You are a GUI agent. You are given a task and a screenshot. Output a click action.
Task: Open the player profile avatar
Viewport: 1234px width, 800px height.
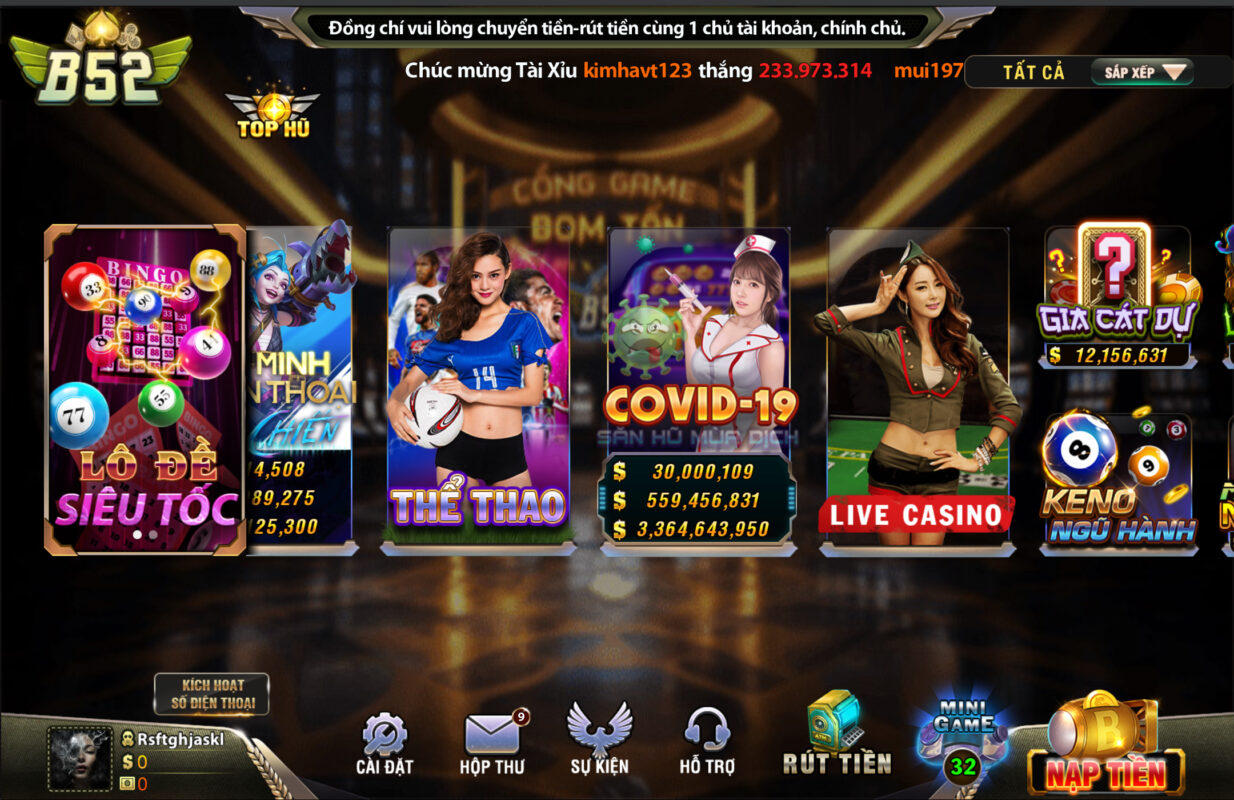[x=80, y=758]
